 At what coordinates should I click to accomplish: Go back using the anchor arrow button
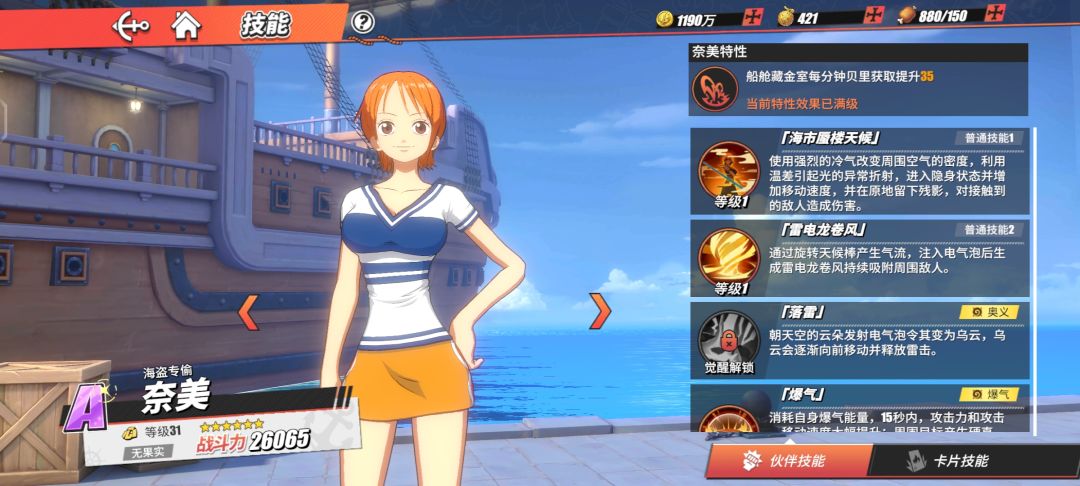[x=131, y=23]
